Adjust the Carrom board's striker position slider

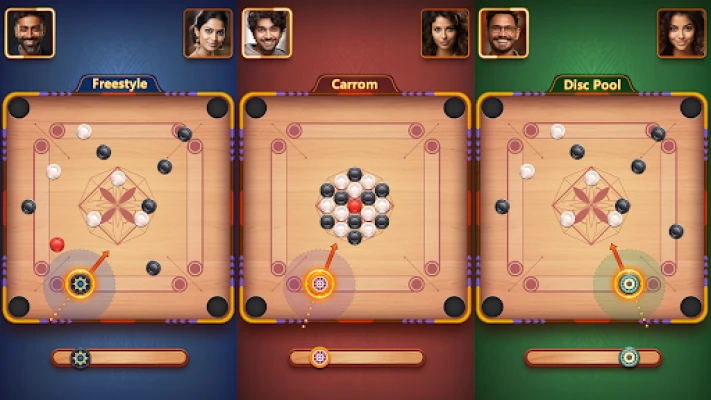tap(356, 357)
